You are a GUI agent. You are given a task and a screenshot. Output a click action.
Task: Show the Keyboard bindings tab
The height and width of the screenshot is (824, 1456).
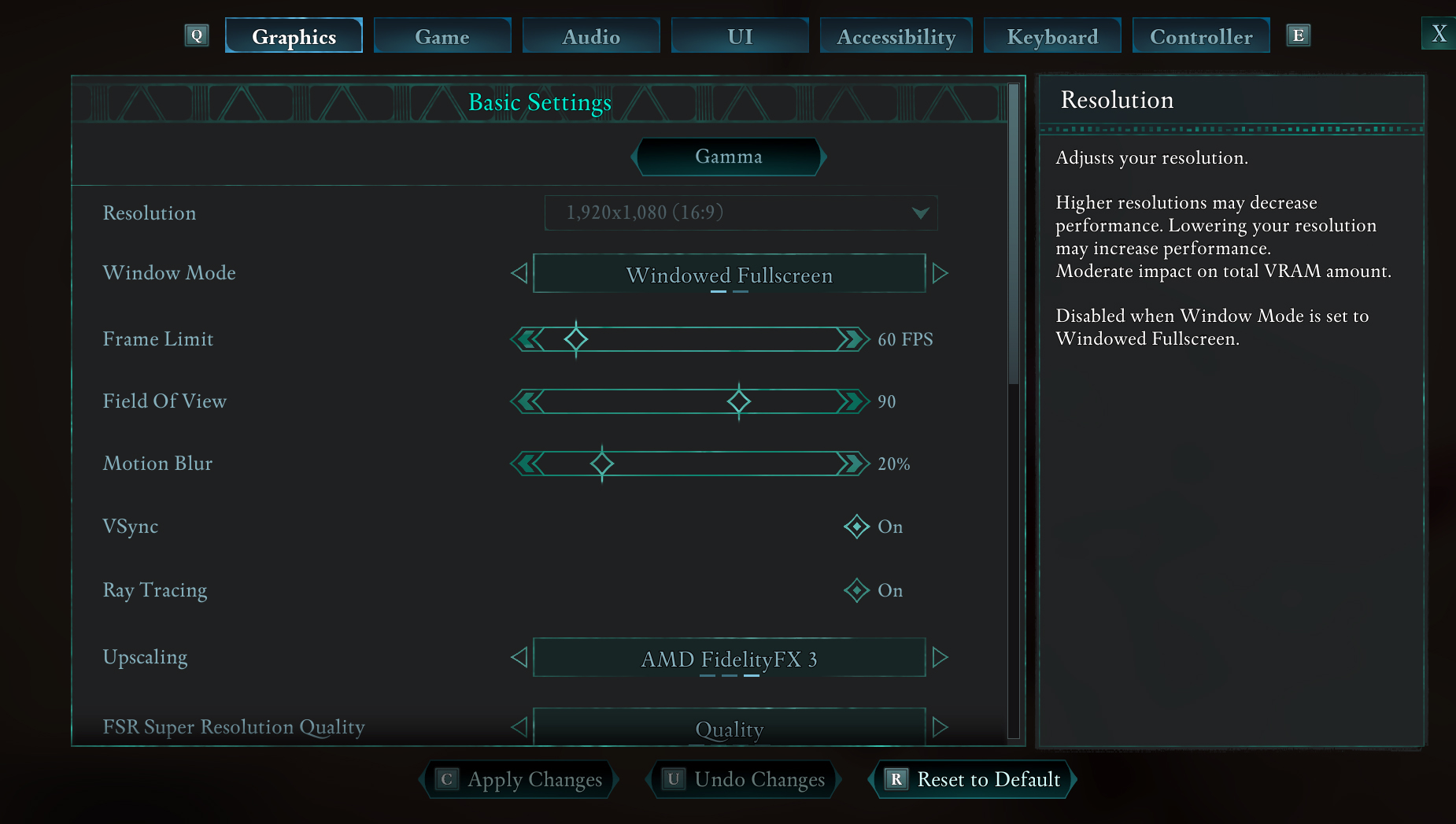pyautogui.click(x=1052, y=36)
